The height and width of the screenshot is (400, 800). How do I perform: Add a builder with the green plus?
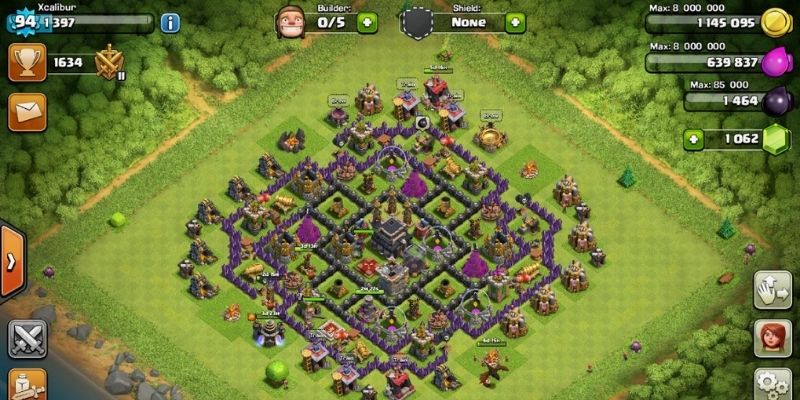[x=367, y=21]
